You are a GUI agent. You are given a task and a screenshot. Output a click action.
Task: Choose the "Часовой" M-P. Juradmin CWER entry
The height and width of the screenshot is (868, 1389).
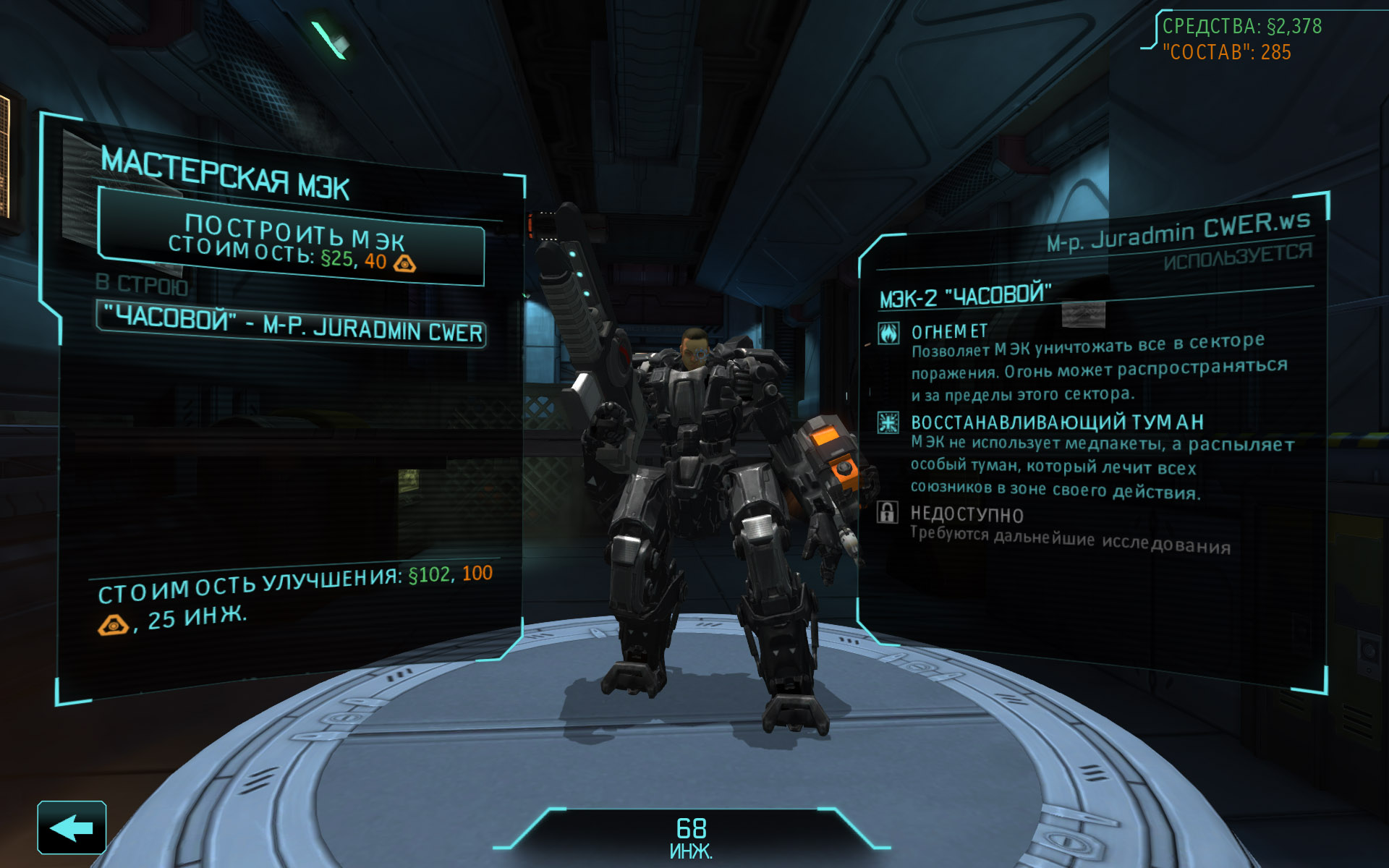(x=291, y=324)
